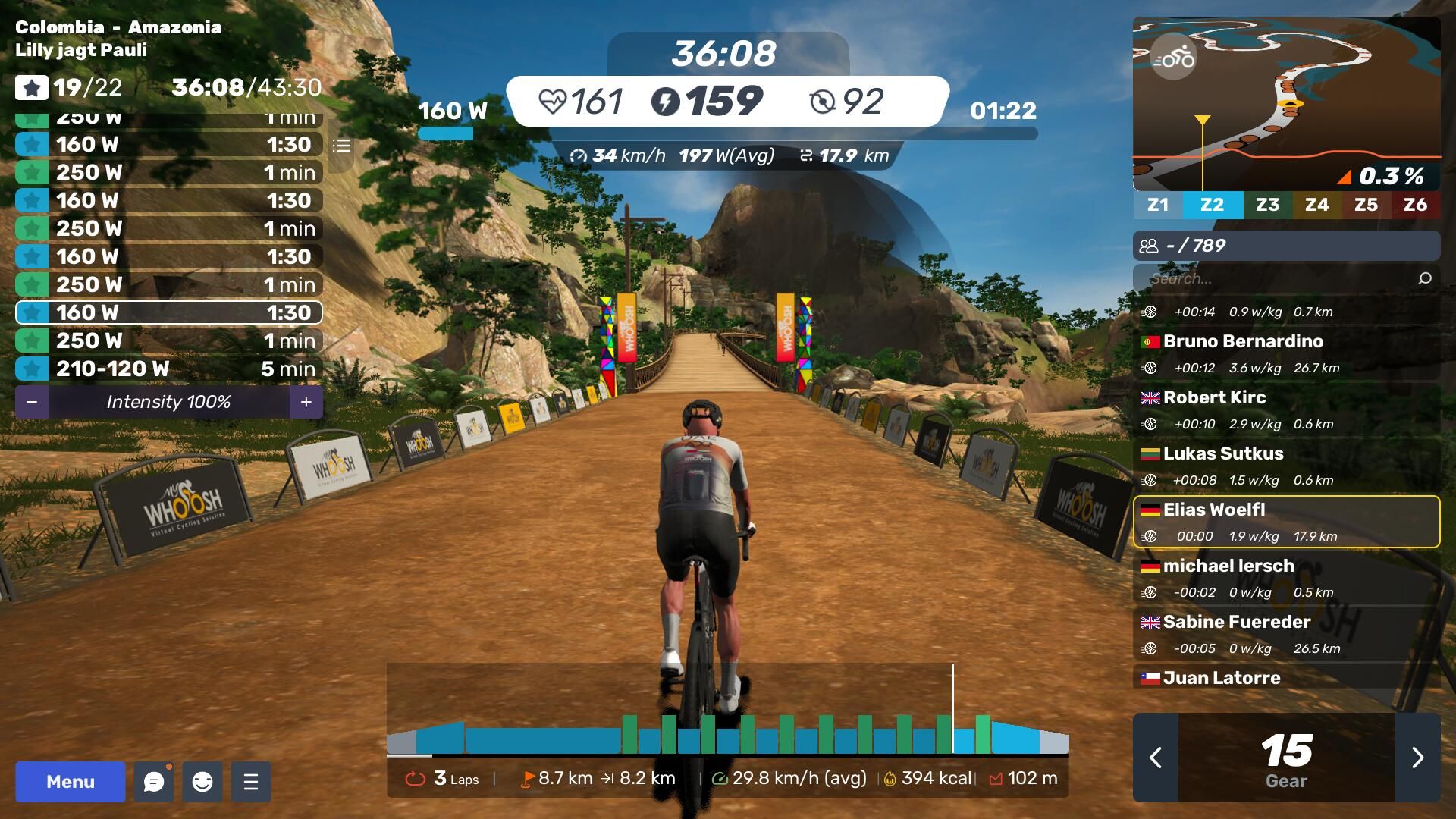Open the chat speech bubble icon
The width and height of the screenshot is (1456, 819).
click(x=154, y=782)
